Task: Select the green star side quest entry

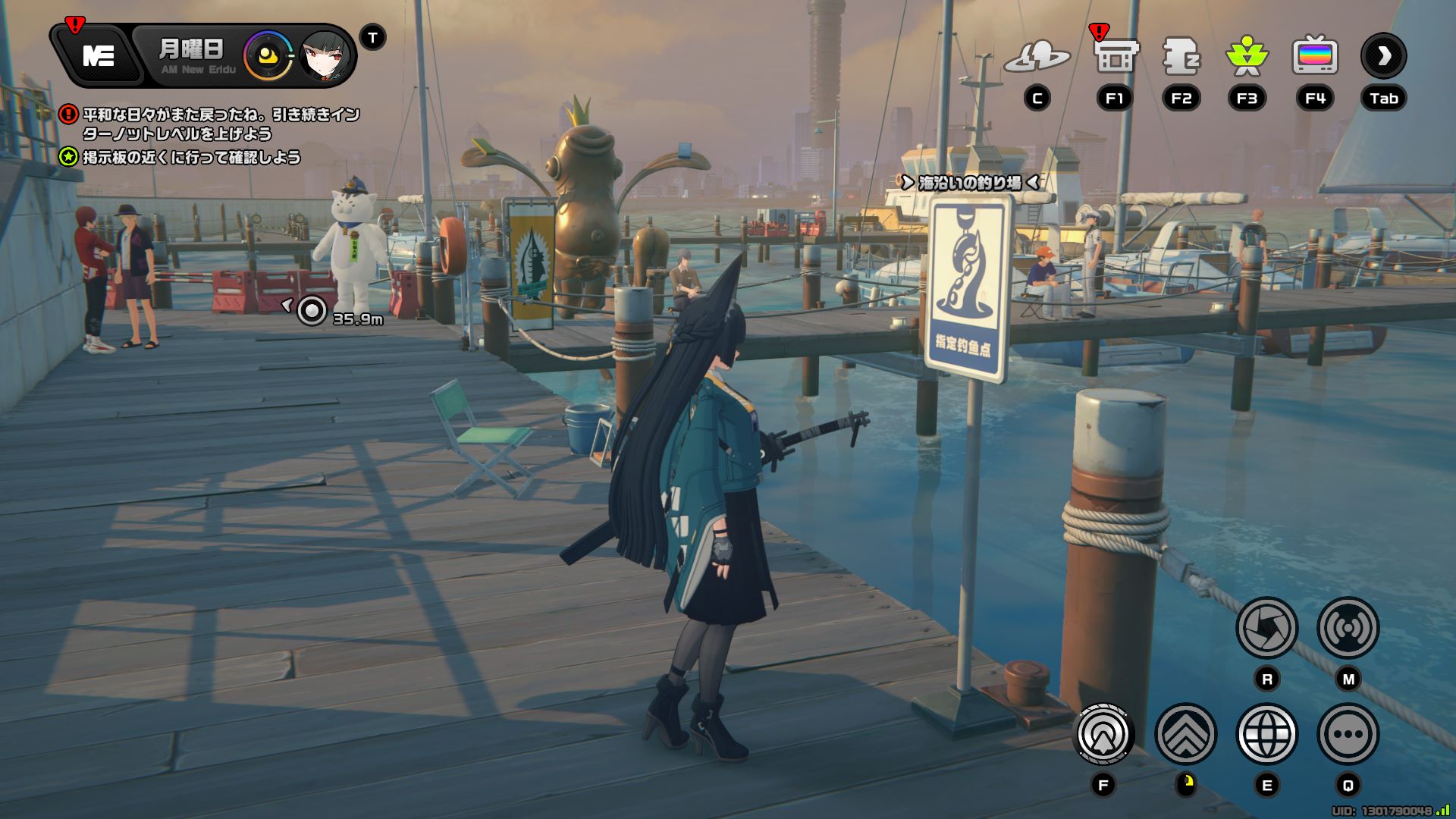Action: pos(191,158)
